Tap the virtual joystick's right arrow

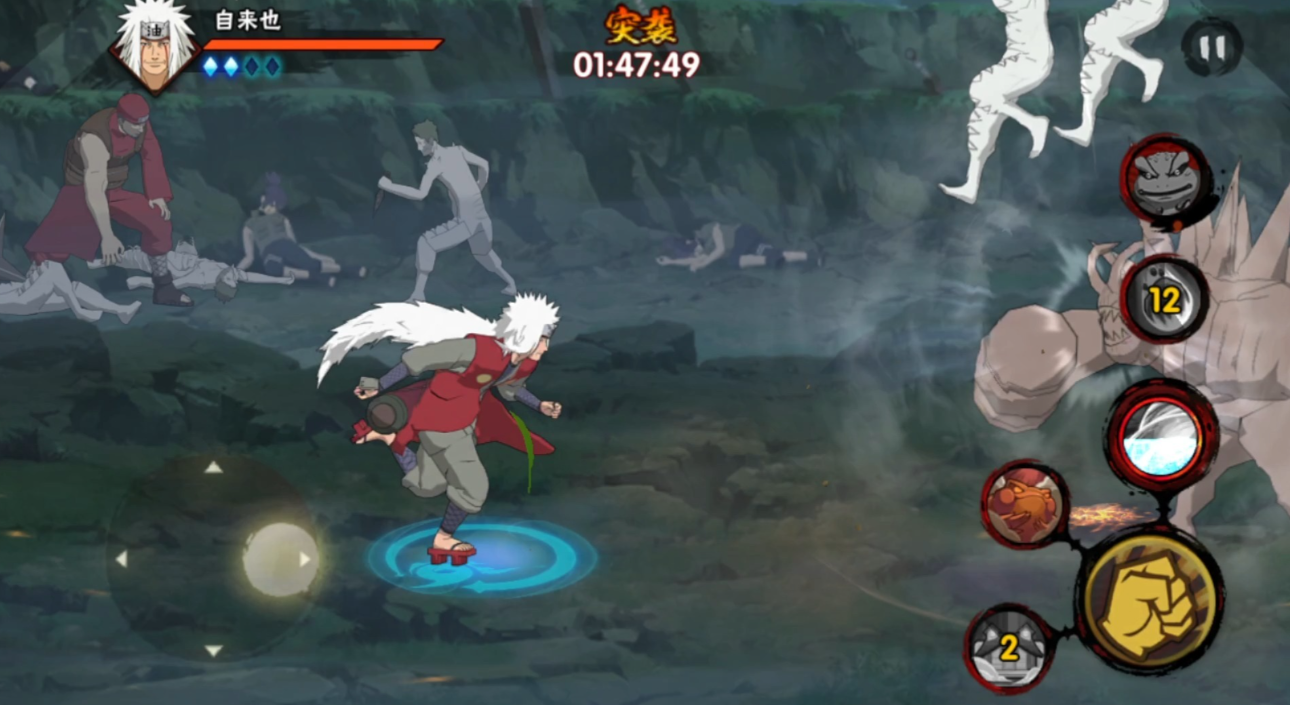click(305, 559)
